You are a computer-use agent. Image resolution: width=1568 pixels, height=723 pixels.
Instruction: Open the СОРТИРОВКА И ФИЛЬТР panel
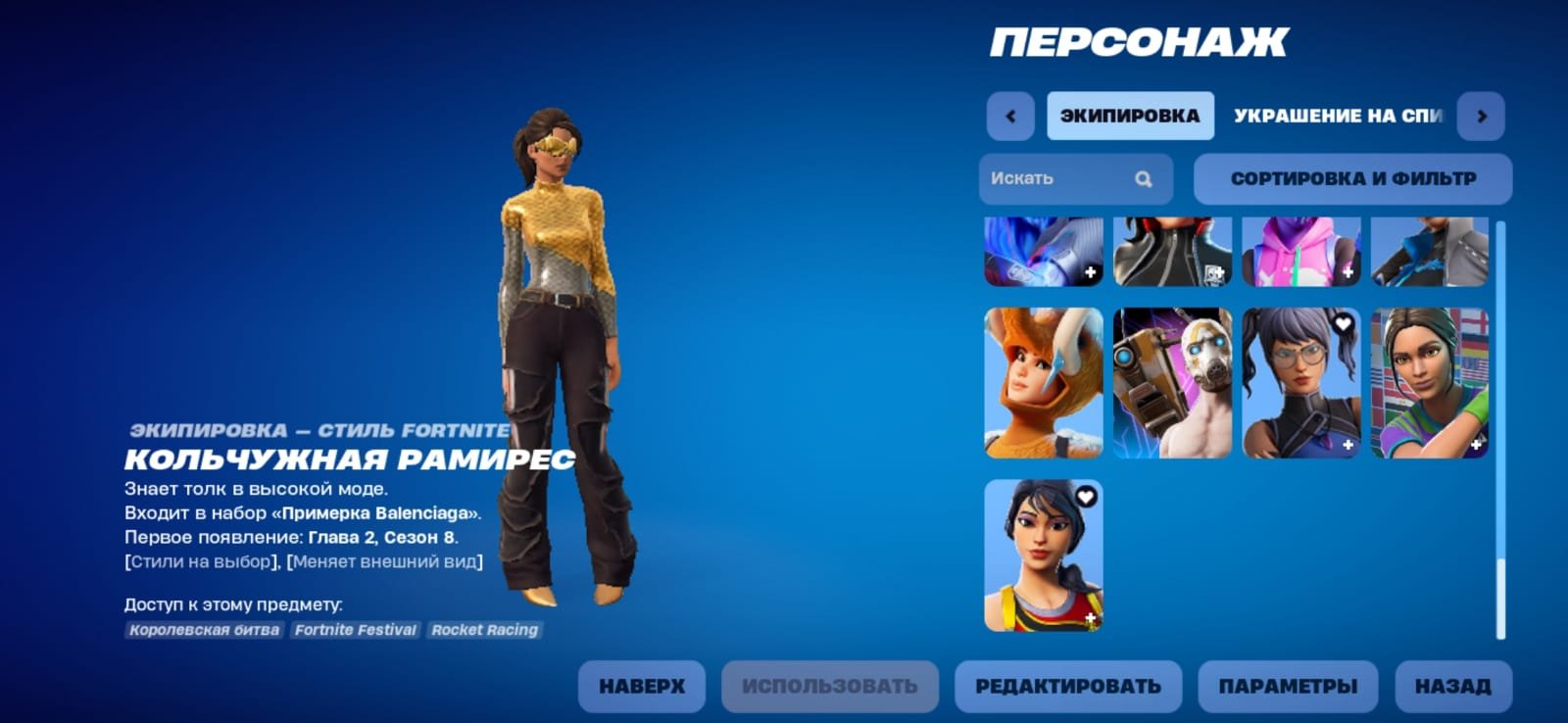coord(1352,178)
